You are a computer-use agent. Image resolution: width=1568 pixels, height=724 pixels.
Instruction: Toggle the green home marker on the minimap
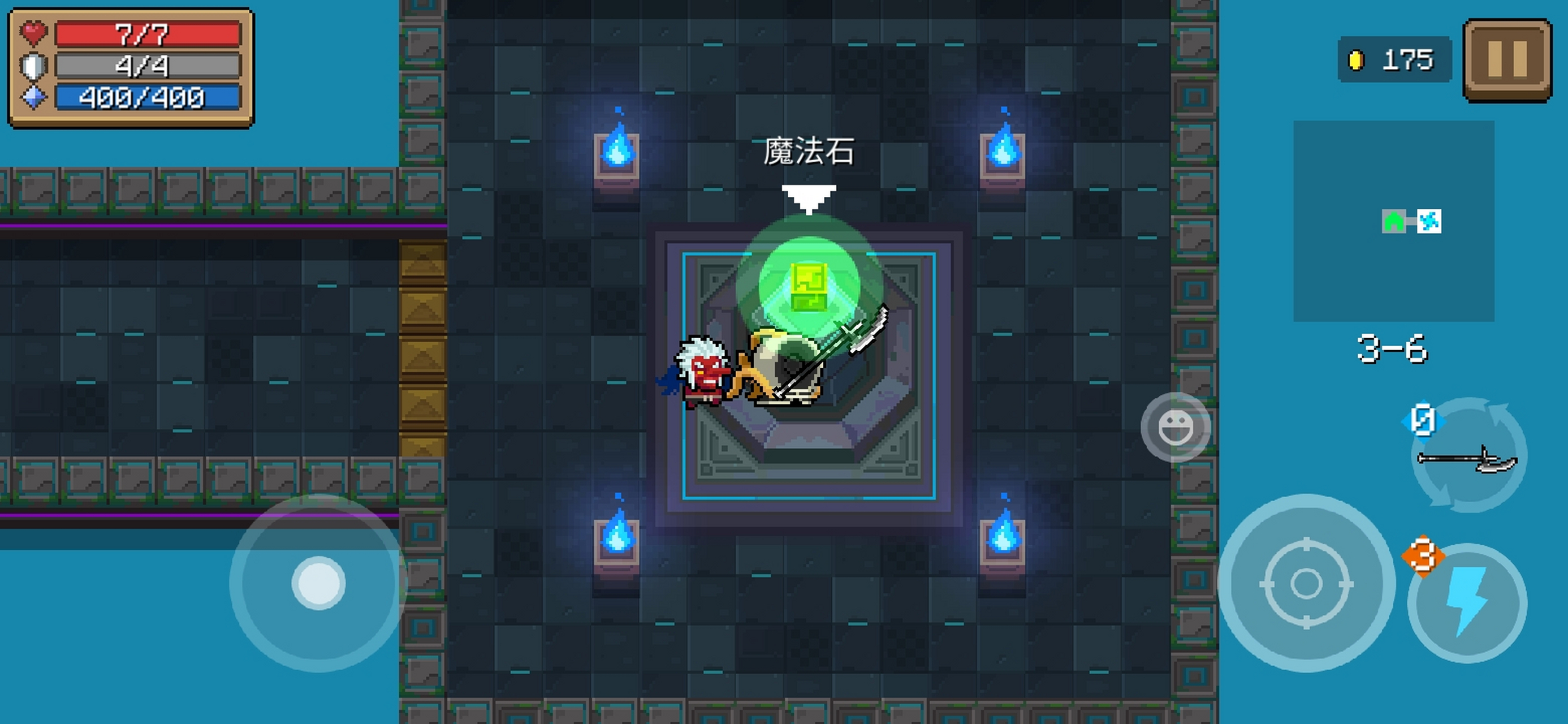pos(1394,221)
